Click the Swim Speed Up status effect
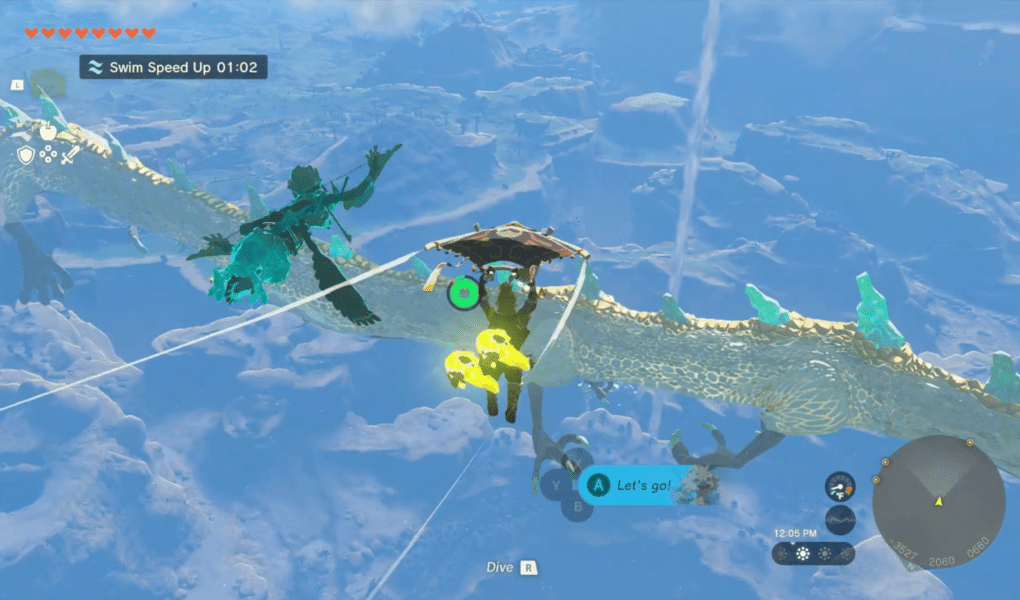 point(173,67)
